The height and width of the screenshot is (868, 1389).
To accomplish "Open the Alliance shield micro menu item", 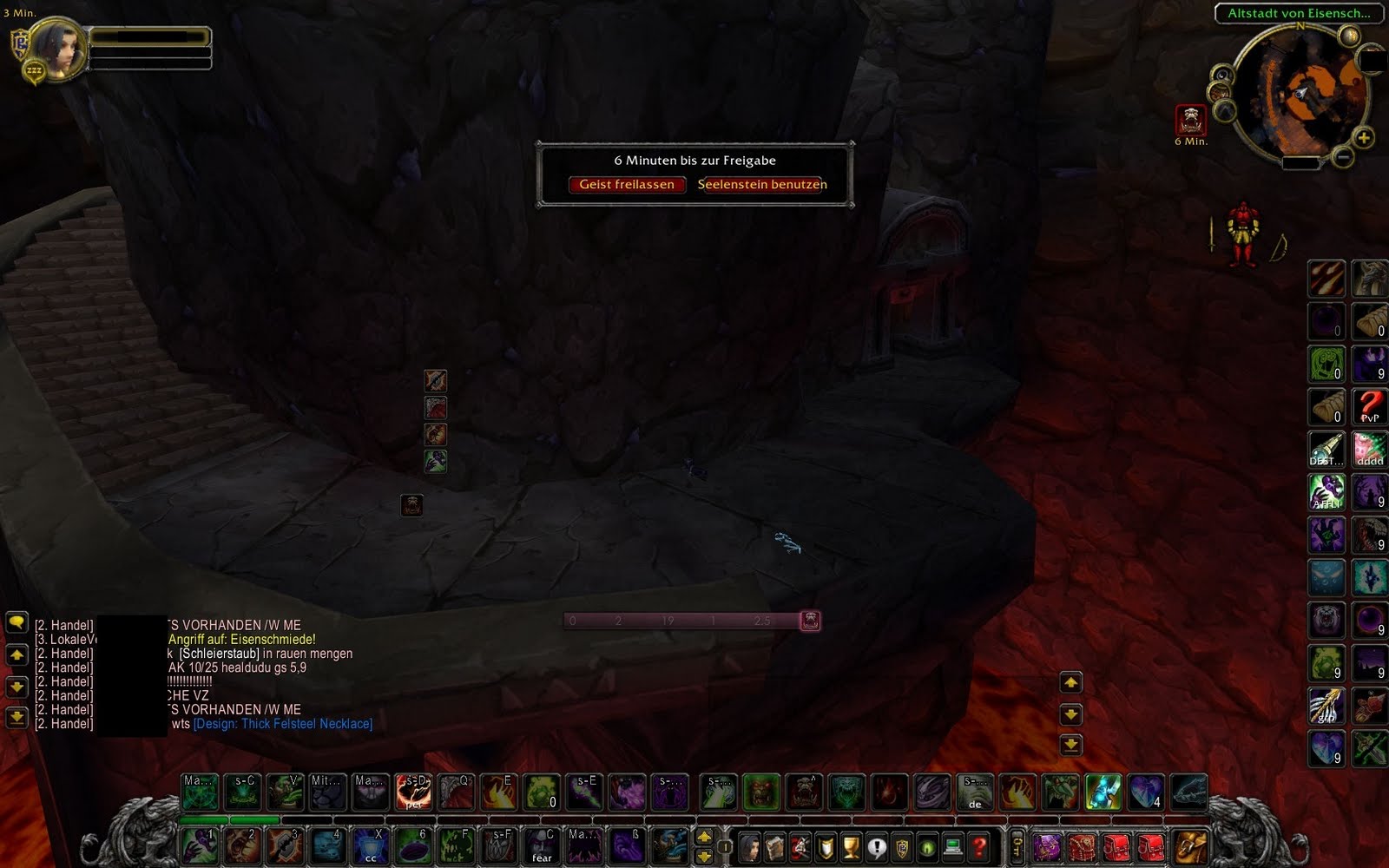I will click(x=825, y=847).
